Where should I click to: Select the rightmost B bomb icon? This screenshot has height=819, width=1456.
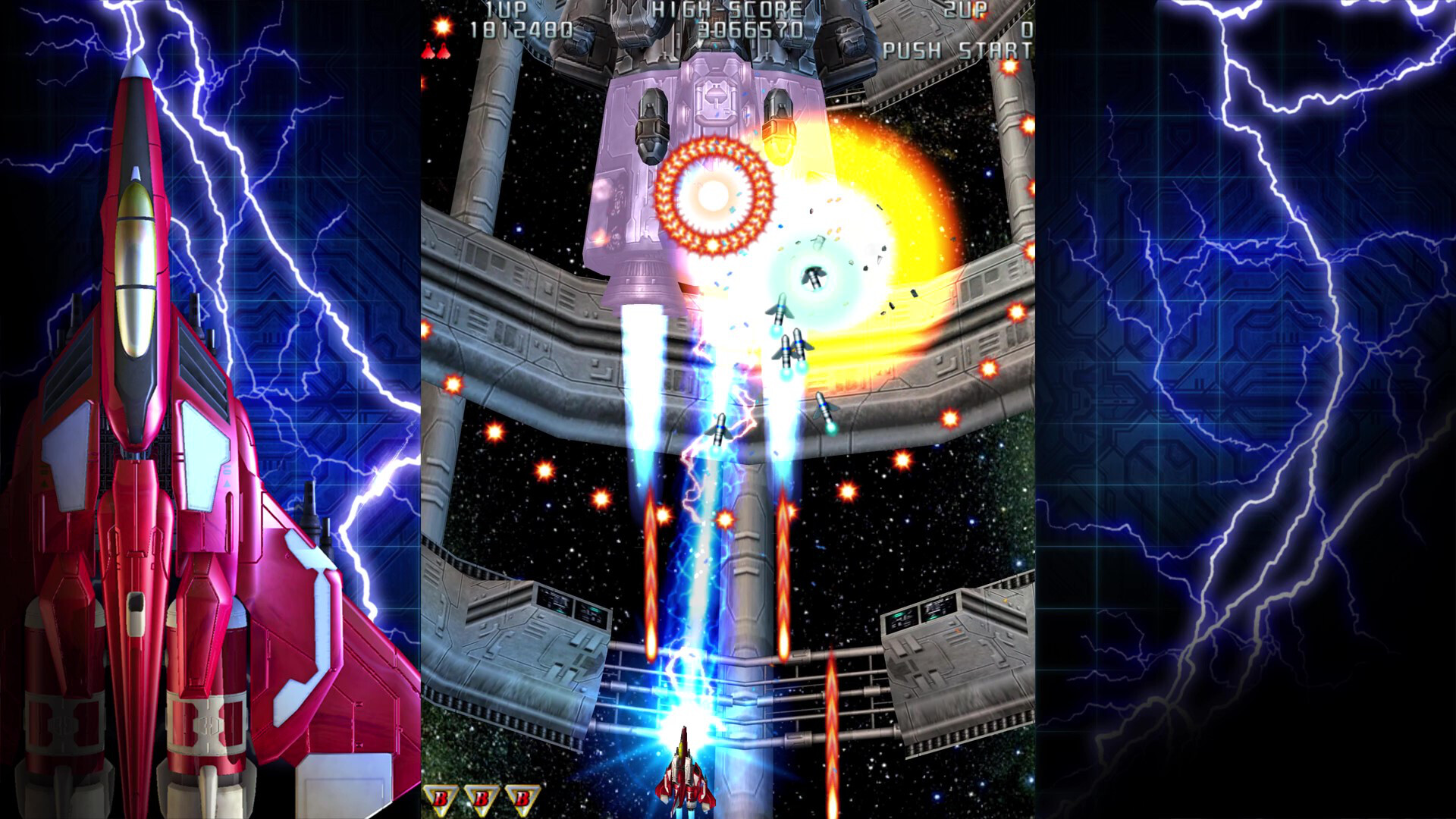click(523, 798)
